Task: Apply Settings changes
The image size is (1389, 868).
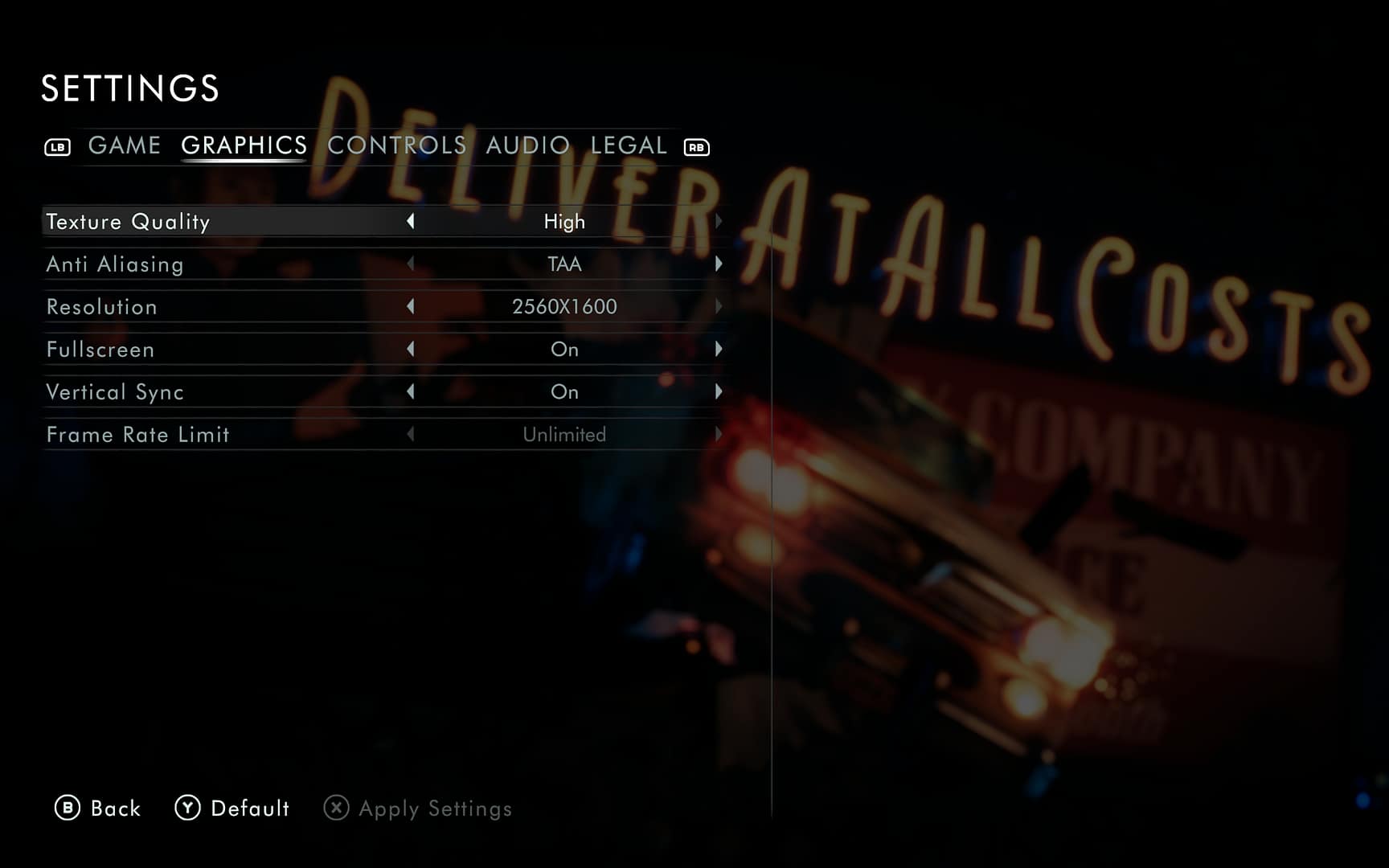Action: pos(418,809)
